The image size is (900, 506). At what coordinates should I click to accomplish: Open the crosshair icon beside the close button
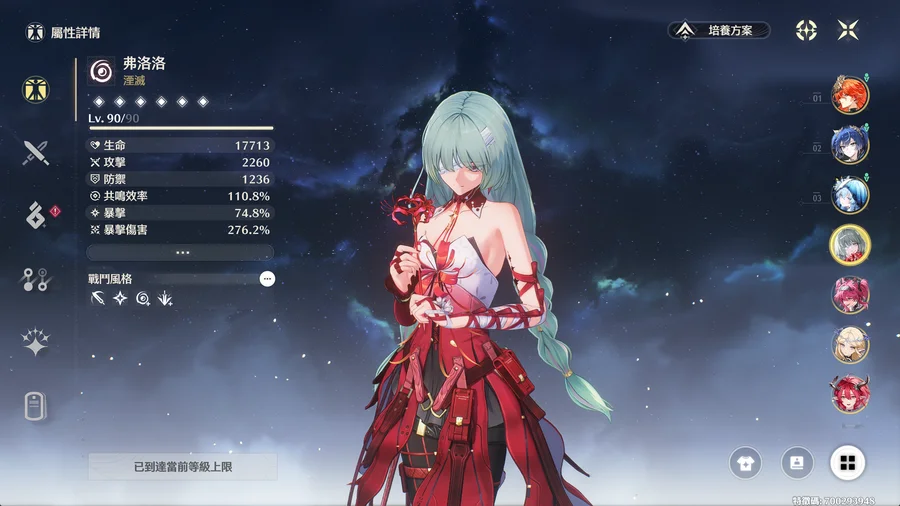tap(806, 30)
